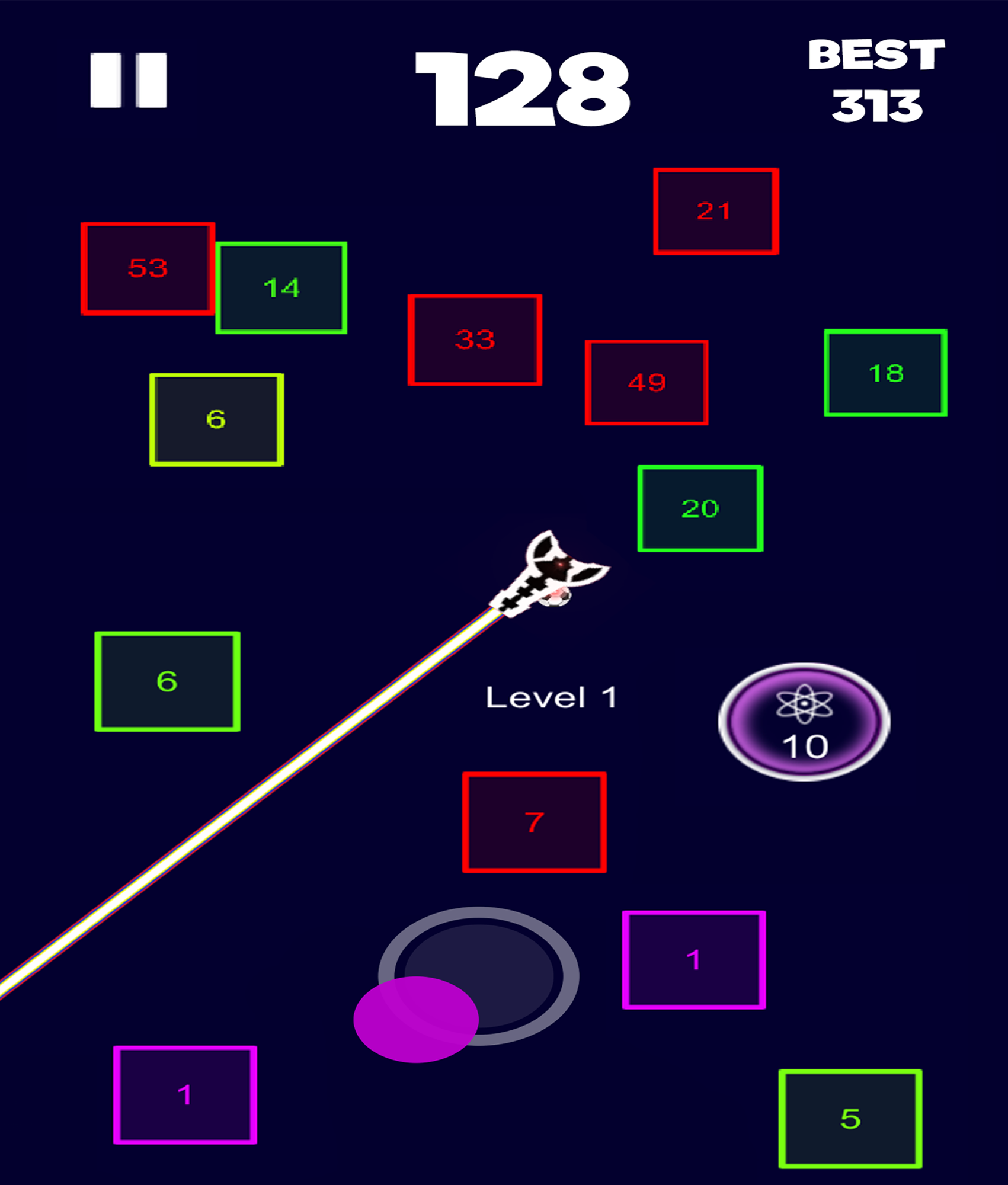Select the yellow brick numbered 6
This screenshot has height=1185, width=1008.
[216, 419]
